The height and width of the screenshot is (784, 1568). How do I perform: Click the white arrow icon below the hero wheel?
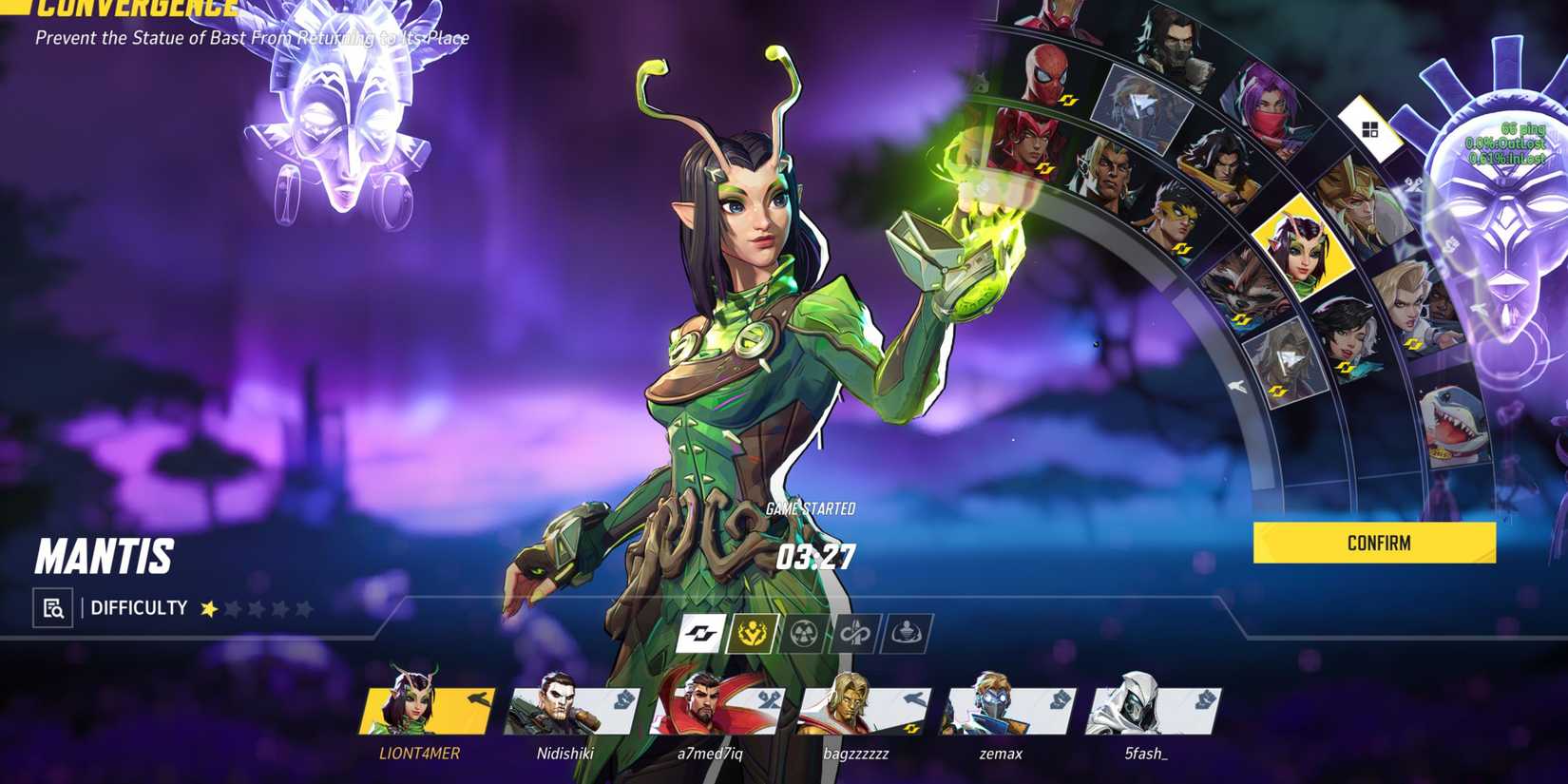(x=1236, y=385)
